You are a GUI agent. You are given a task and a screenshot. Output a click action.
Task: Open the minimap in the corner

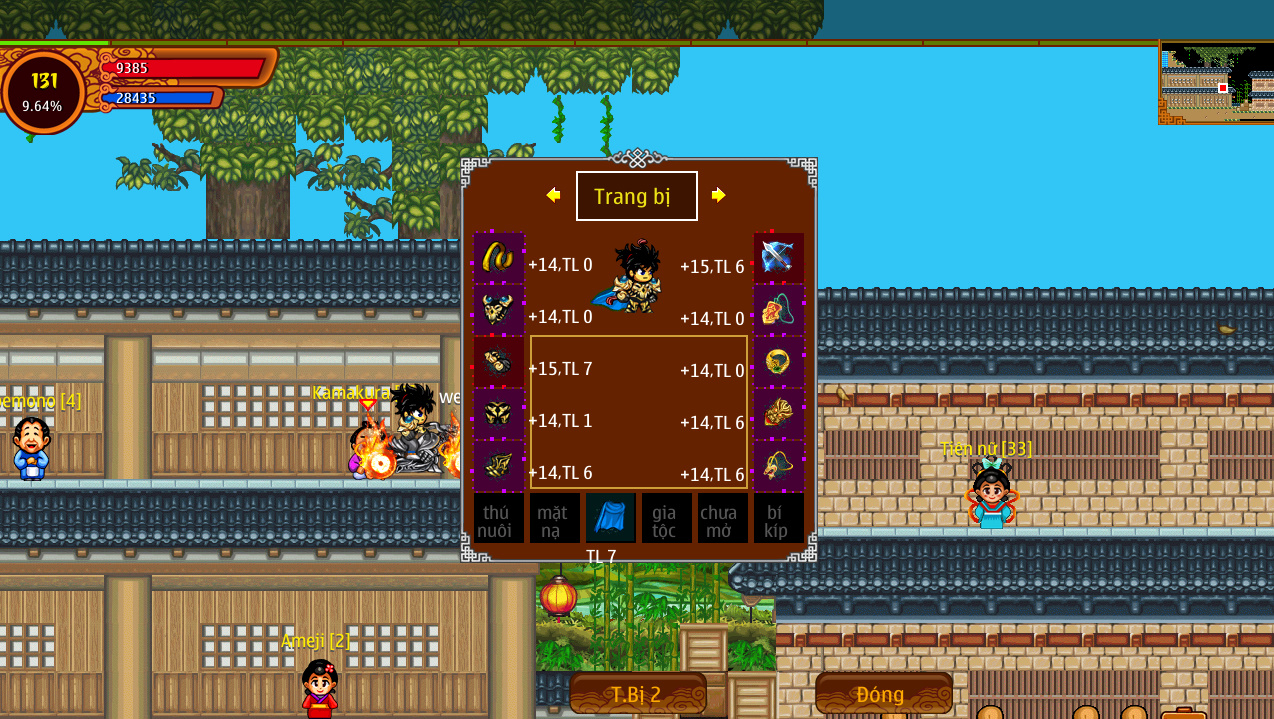1216,83
